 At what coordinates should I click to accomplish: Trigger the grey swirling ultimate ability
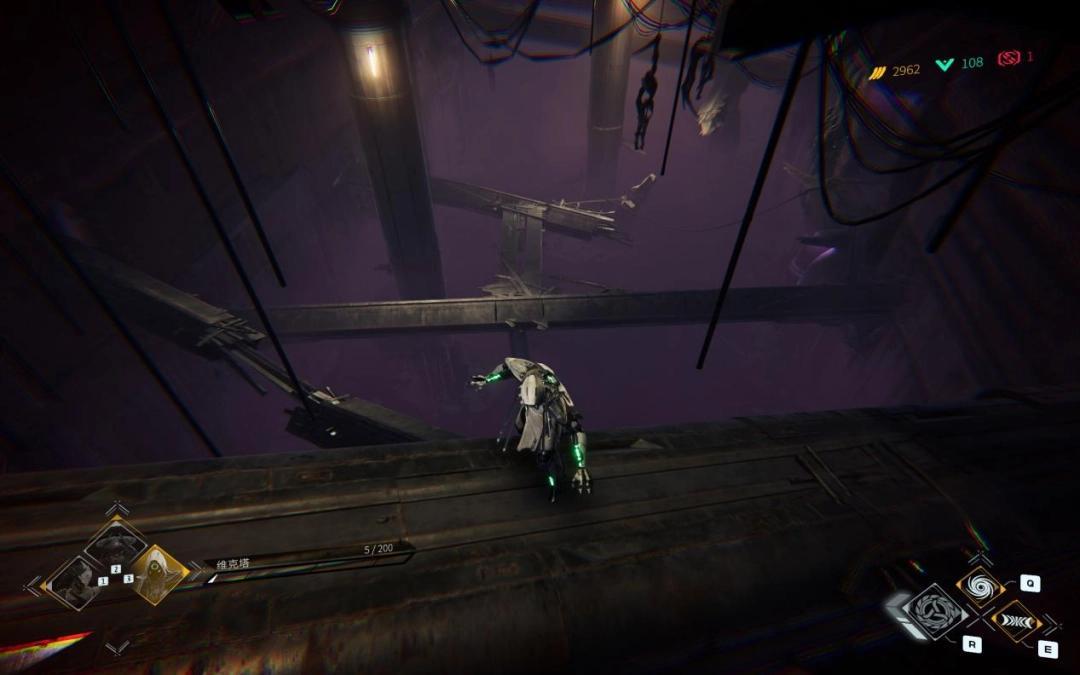pyautogui.click(x=936, y=610)
